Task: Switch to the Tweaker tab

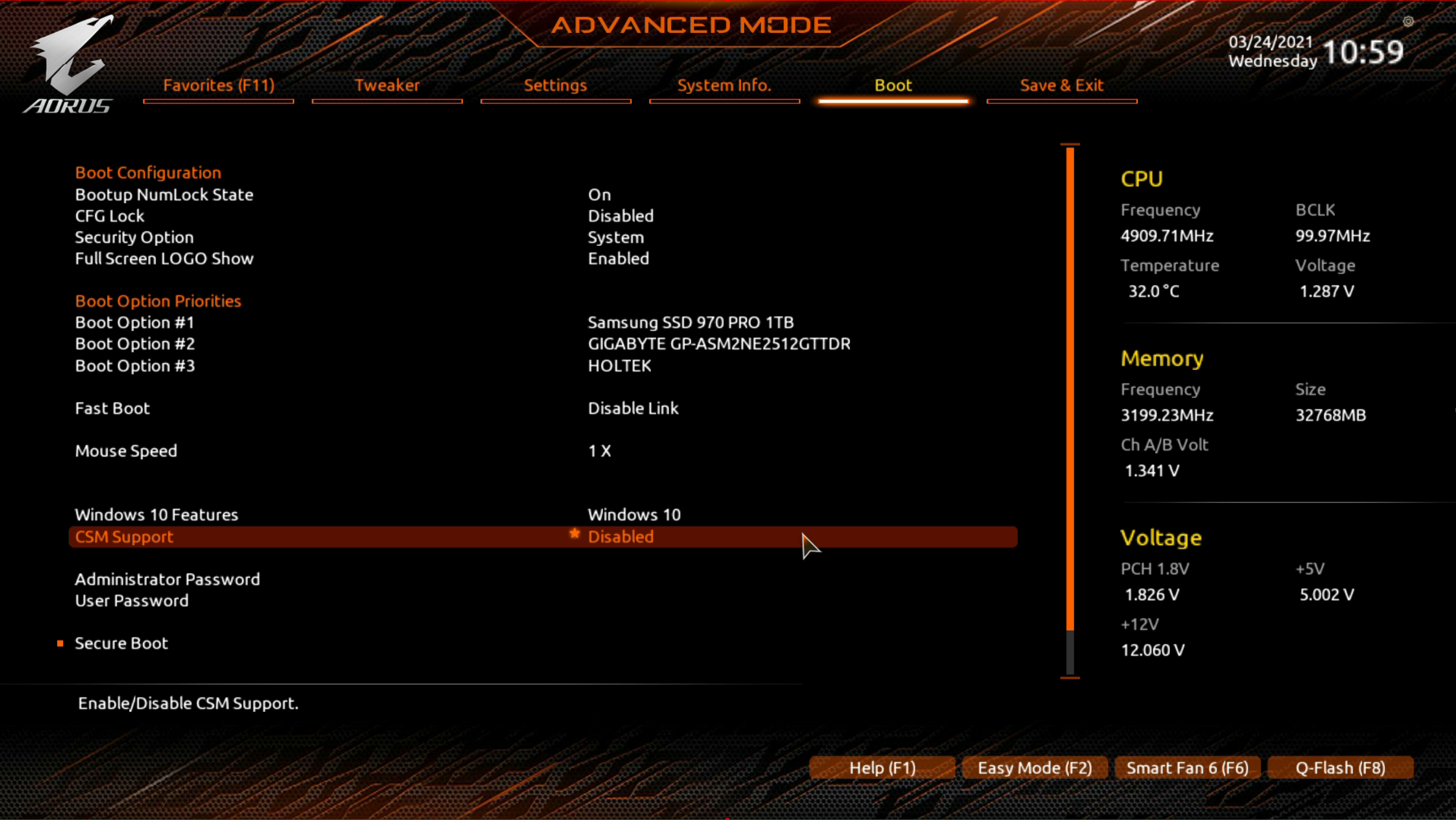Action: 387,86
